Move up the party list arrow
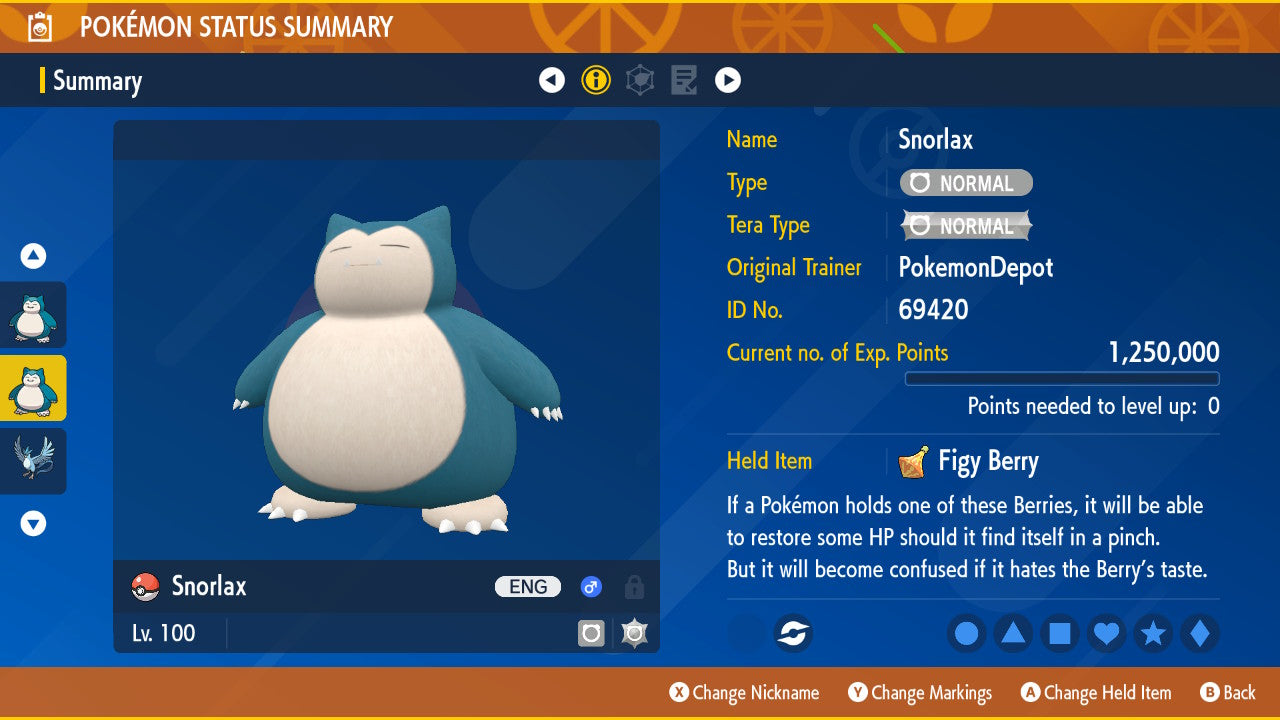Viewport: 1280px width, 720px height. tap(33, 257)
